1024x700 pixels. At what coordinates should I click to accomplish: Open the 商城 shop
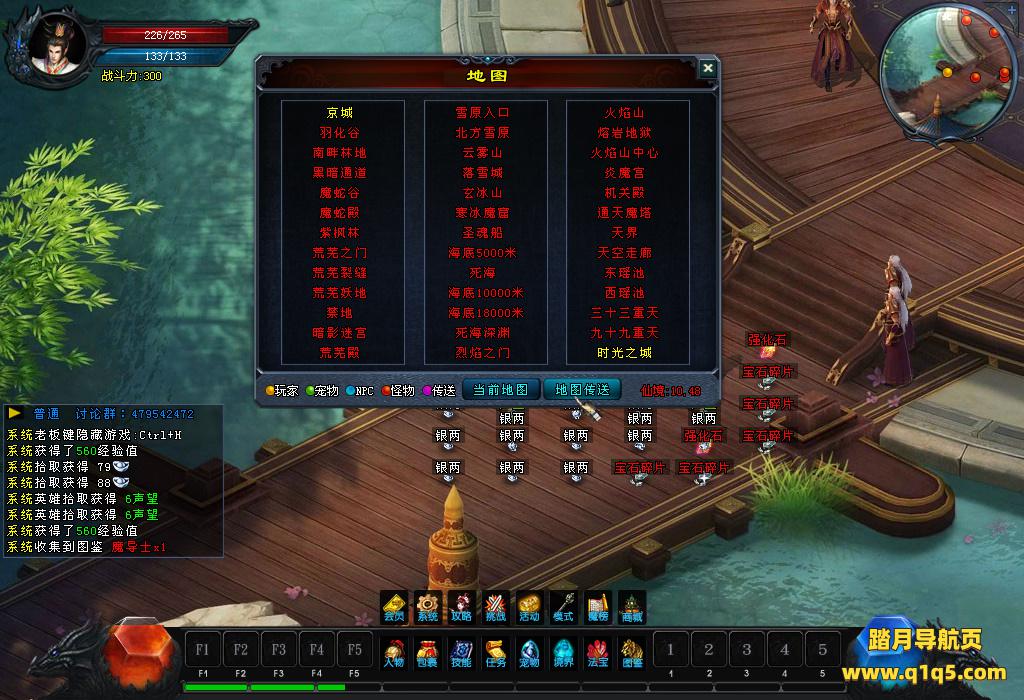coord(631,607)
